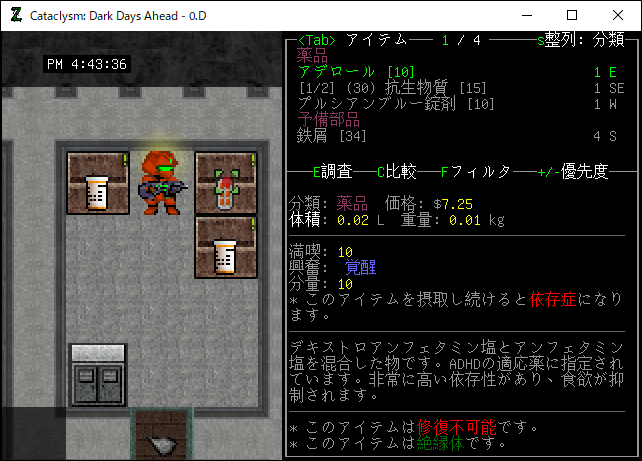Close the Cataclysm game window

[x=618, y=15]
